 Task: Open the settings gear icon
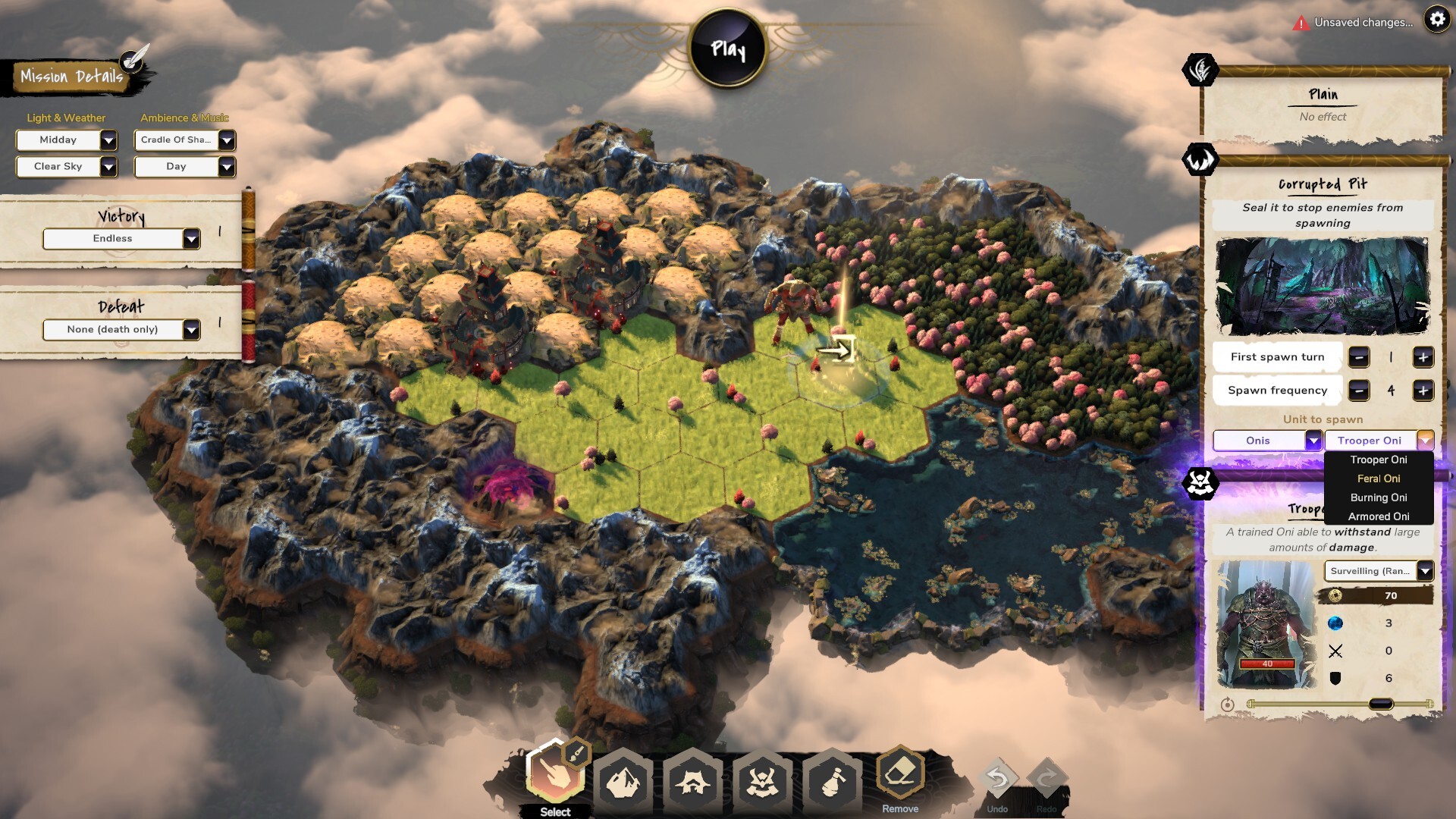(1437, 19)
